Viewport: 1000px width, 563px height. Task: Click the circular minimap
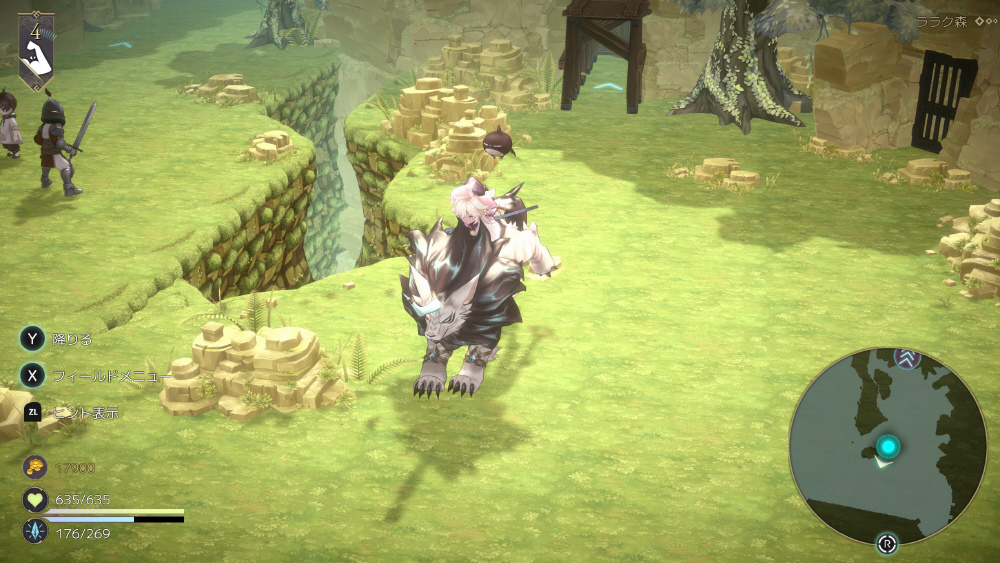point(888,445)
